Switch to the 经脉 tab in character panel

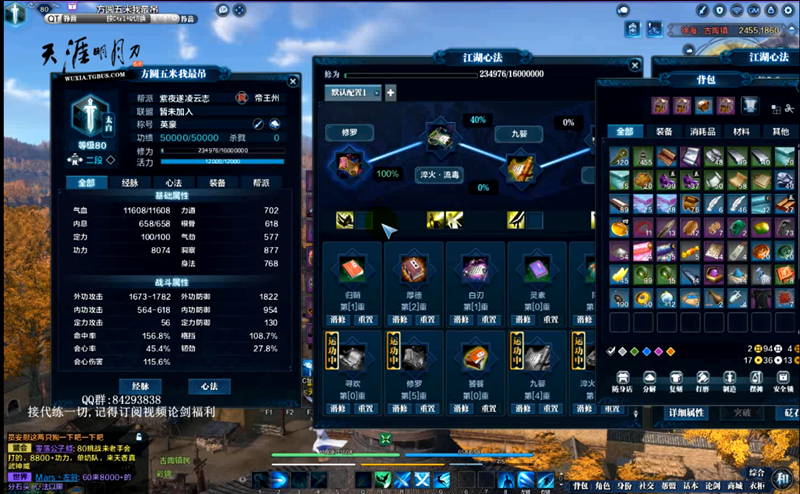tap(130, 183)
